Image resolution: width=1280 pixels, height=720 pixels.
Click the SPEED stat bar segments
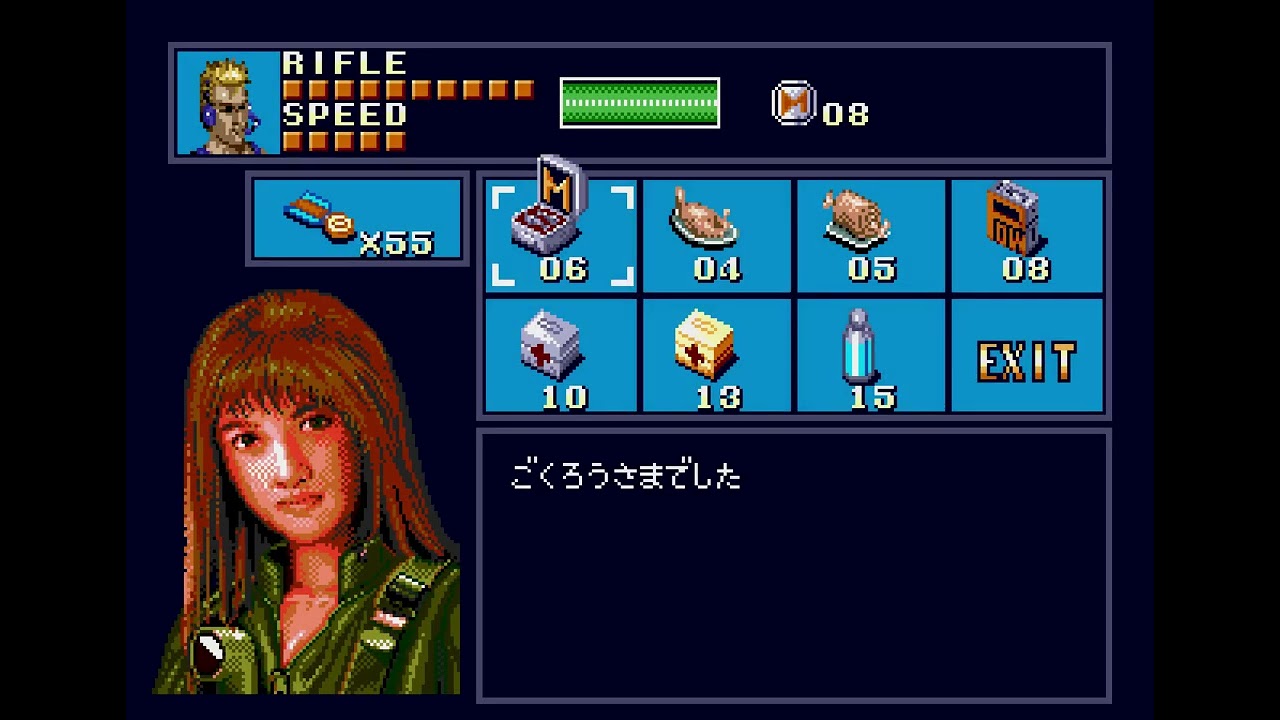[342, 143]
